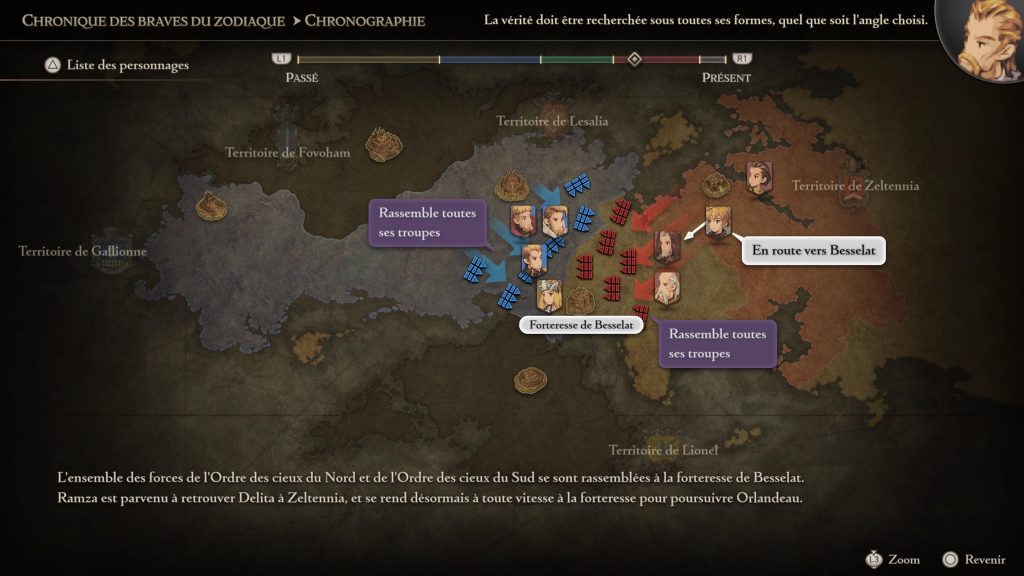Select the Forteresse de Besselat label
This screenshot has height=576, width=1024.
pyautogui.click(x=580, y=325)
